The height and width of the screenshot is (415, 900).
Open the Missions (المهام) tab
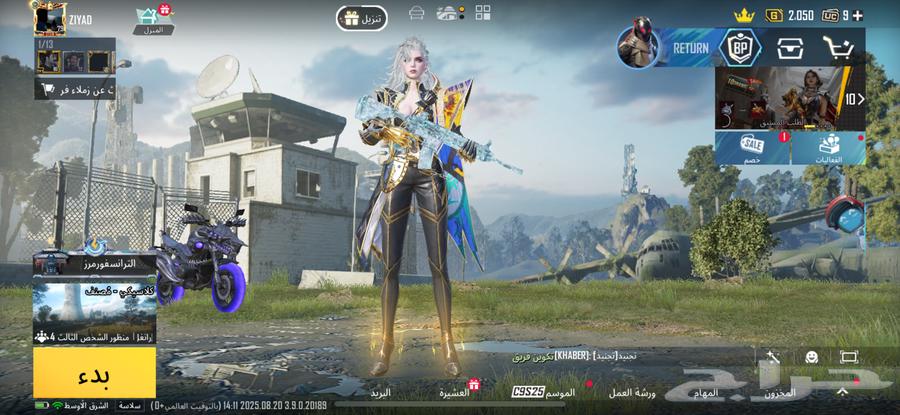pos(704,393)
